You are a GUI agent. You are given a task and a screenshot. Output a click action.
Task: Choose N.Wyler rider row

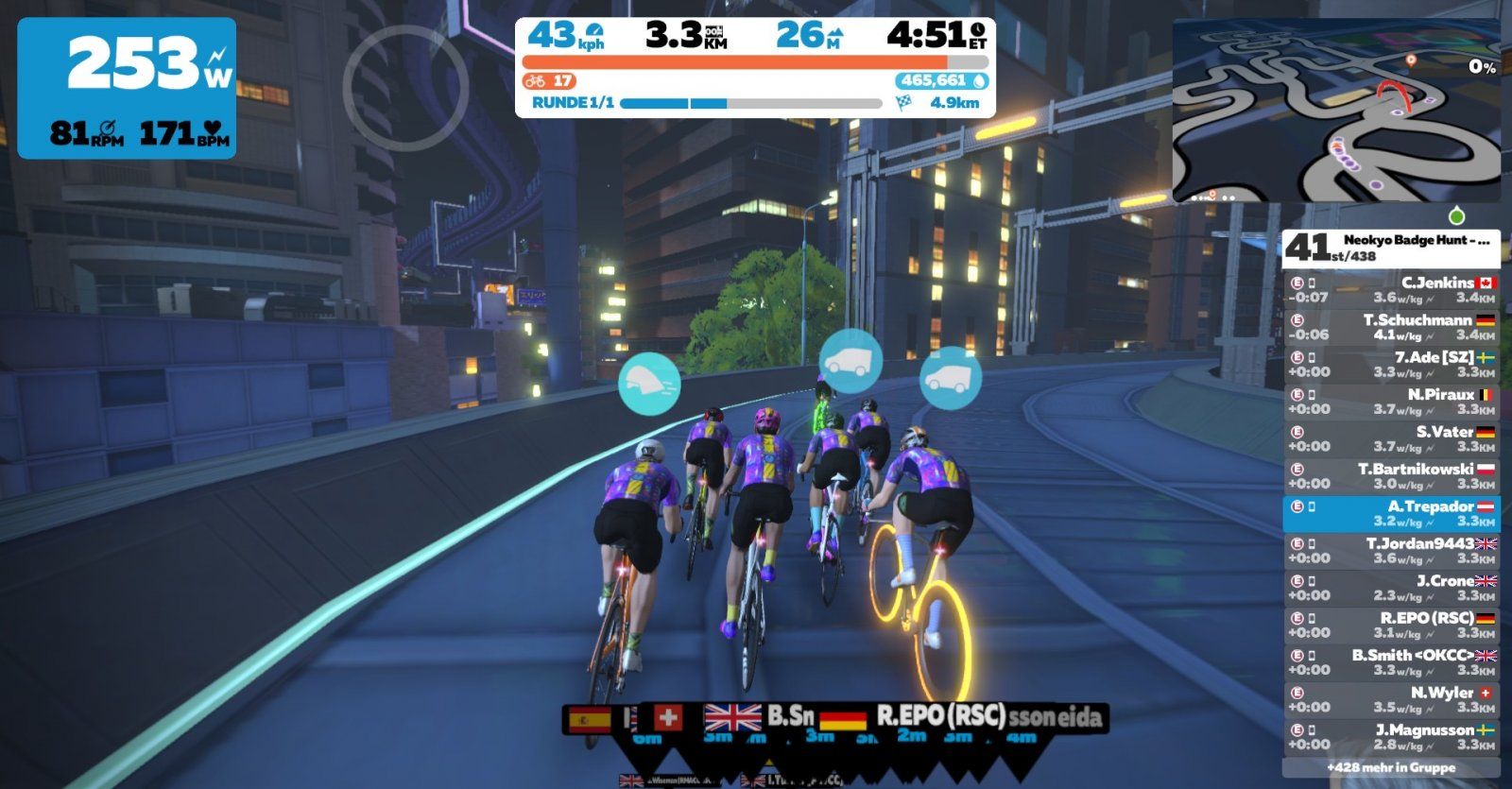(x=1390, y=699)
